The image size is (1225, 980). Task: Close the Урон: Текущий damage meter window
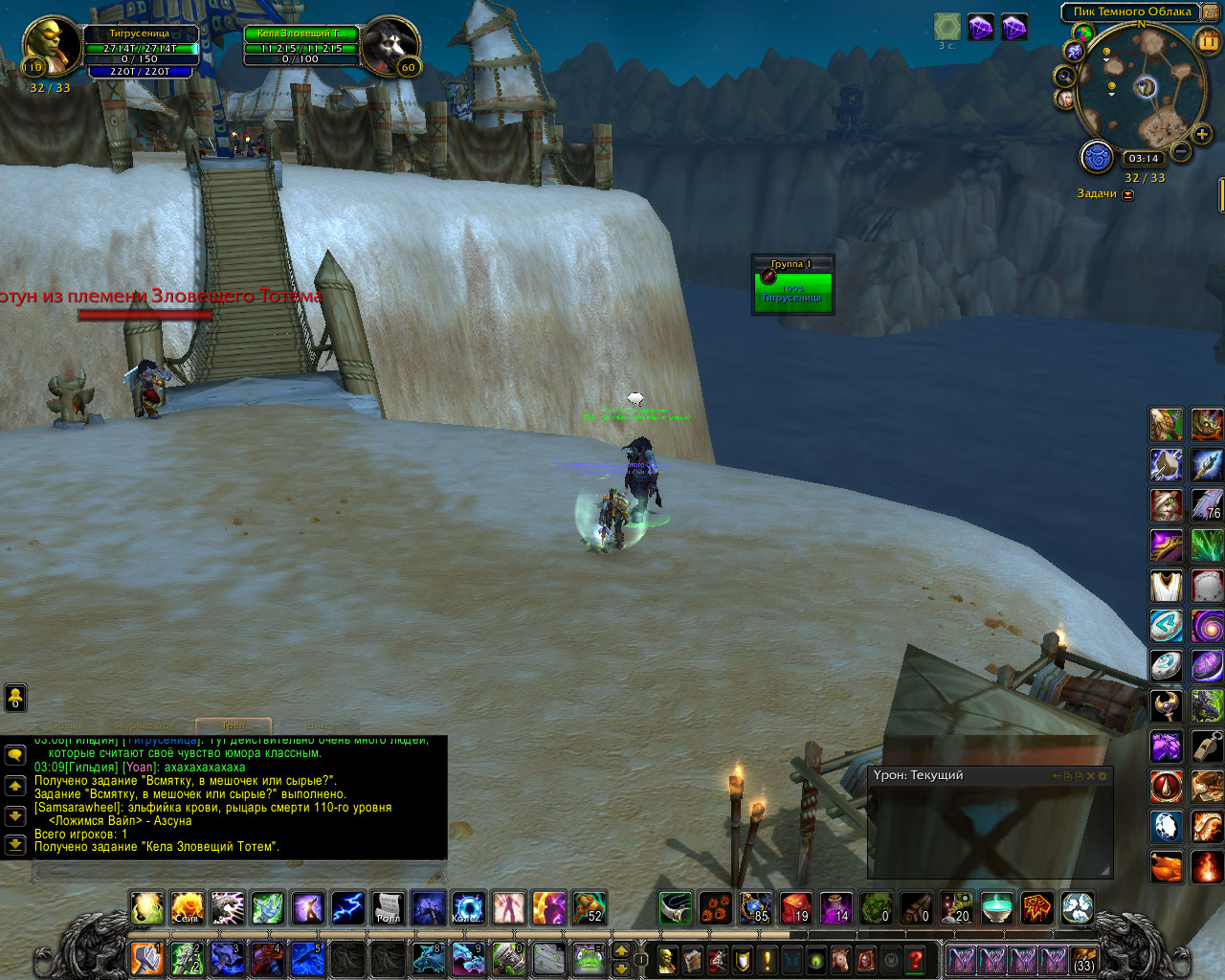pyautogui.click(x=1090, y=776)
